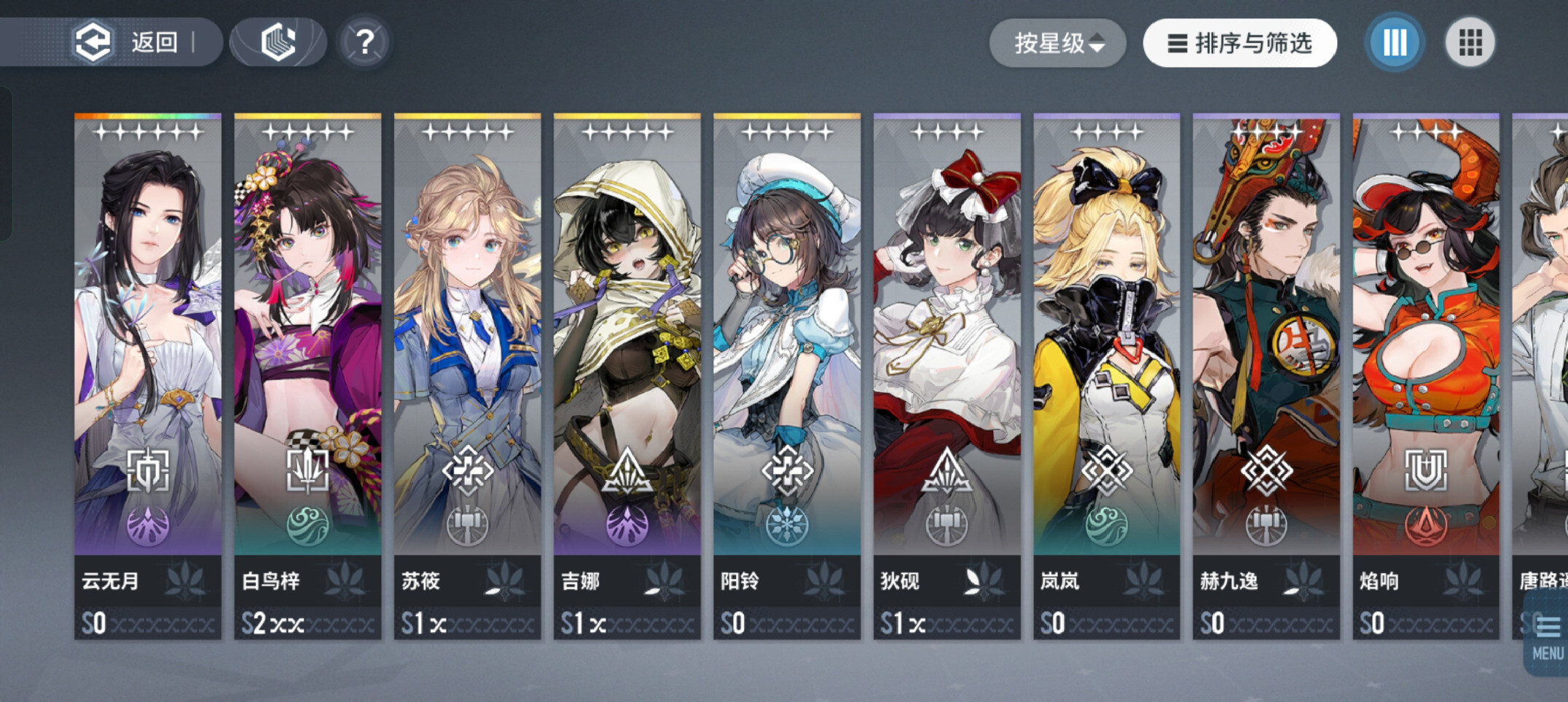Screen dimensions: 1568x702
Task: Open the 排序与筛选 sort and filter panel
Action: point(1239,44)
